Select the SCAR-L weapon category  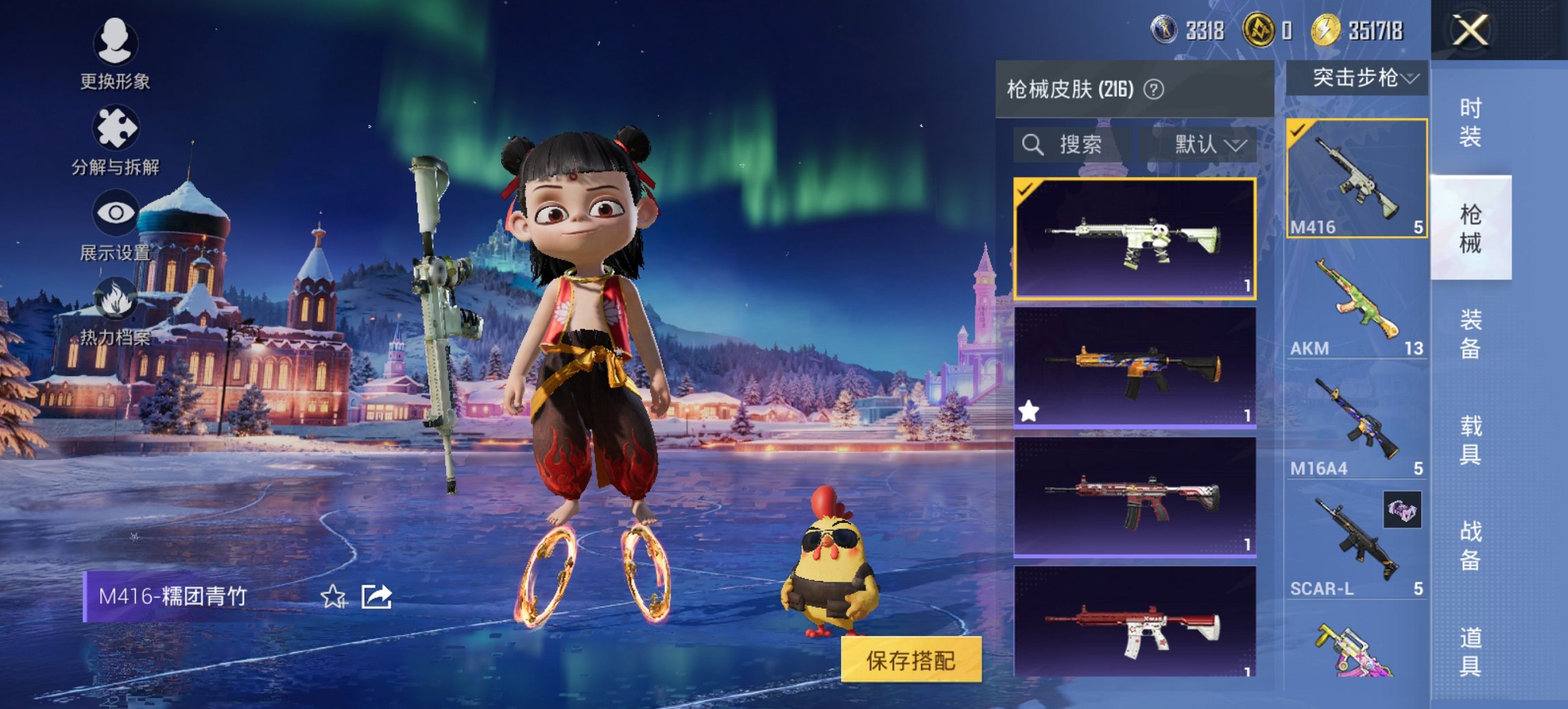click(1356, 547)
